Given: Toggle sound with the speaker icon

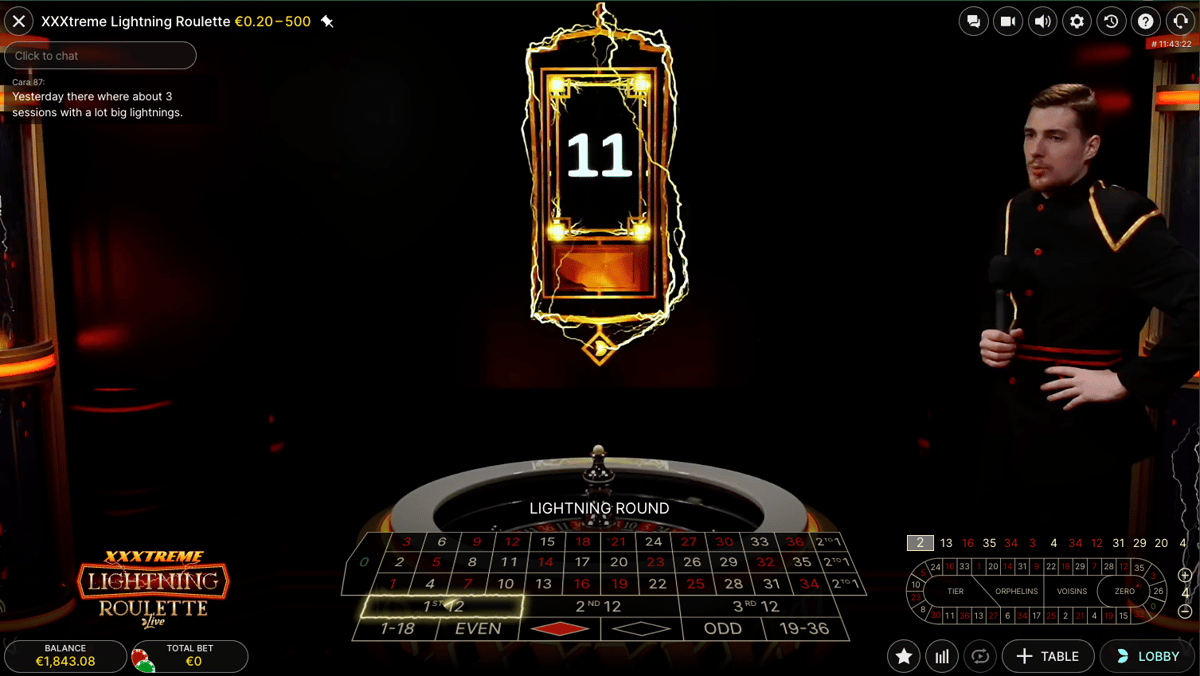Looking at the screenshot, I should 1042,21.
